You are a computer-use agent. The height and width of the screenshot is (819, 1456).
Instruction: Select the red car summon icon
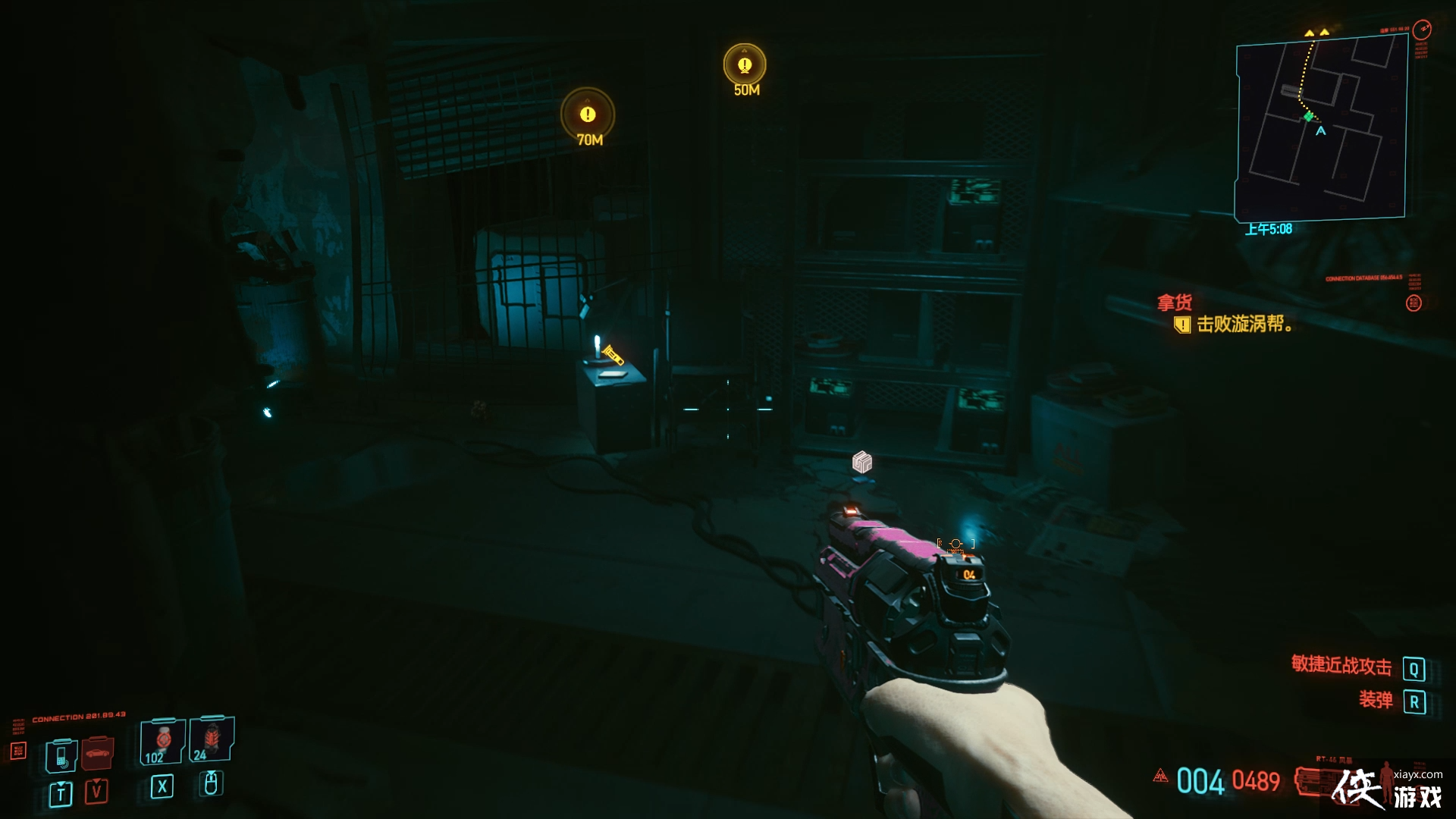(x=97, y=752)
